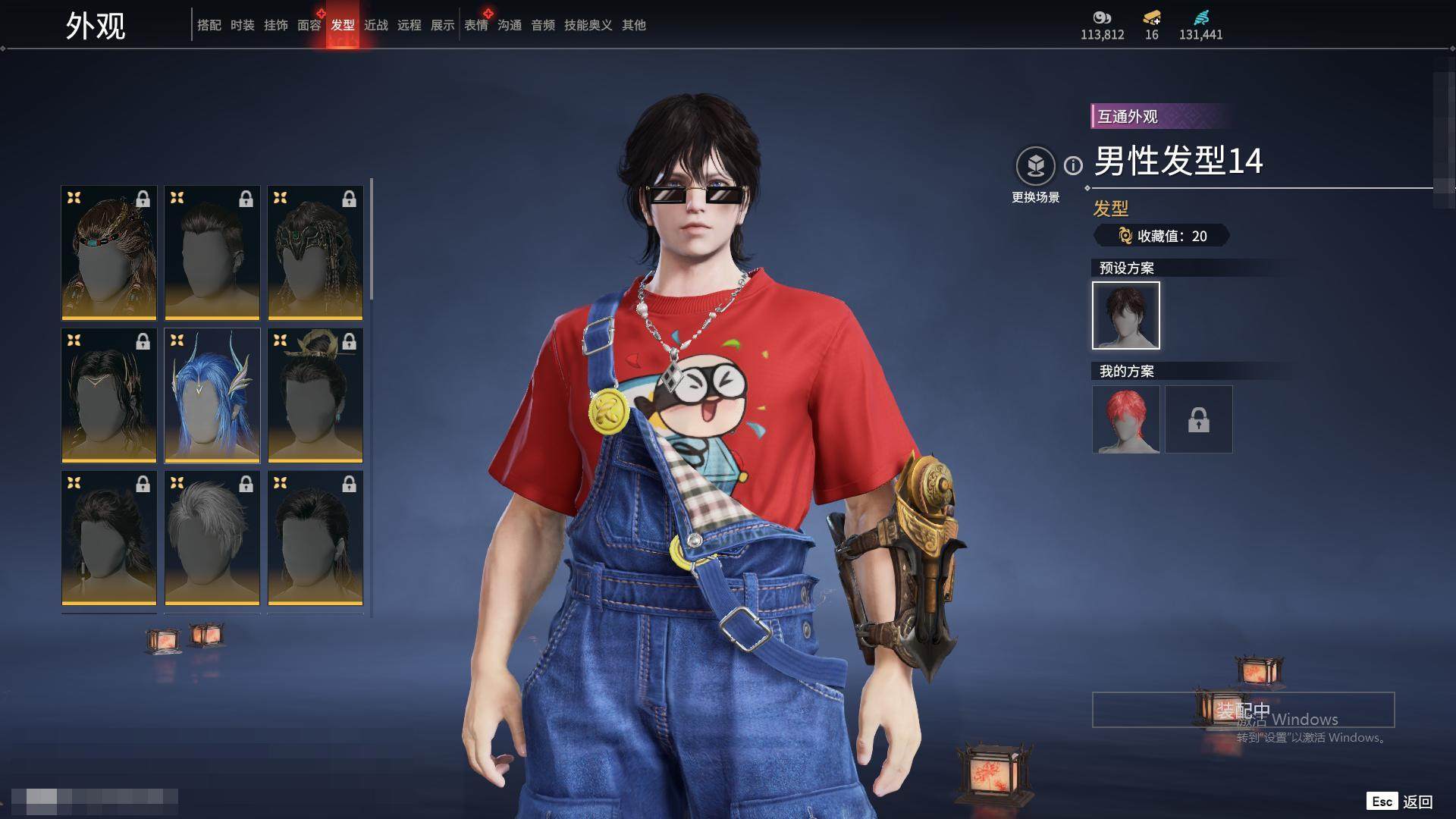Viewport: 1456px width, 819px height.
Task: Switch to the 搭配 tab
Action: (209, 25)
